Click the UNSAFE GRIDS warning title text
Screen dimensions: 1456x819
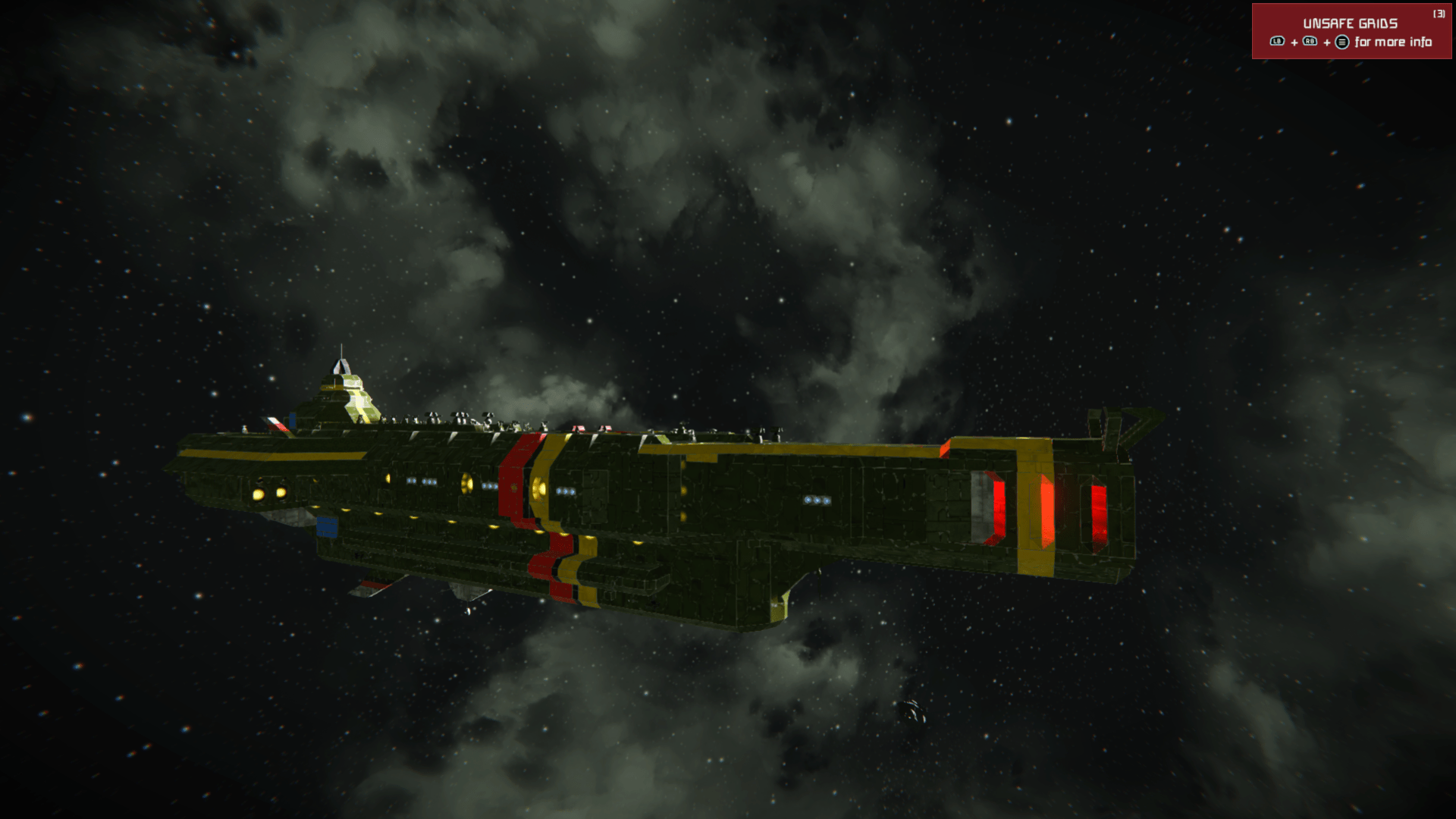pos(1351,23)
